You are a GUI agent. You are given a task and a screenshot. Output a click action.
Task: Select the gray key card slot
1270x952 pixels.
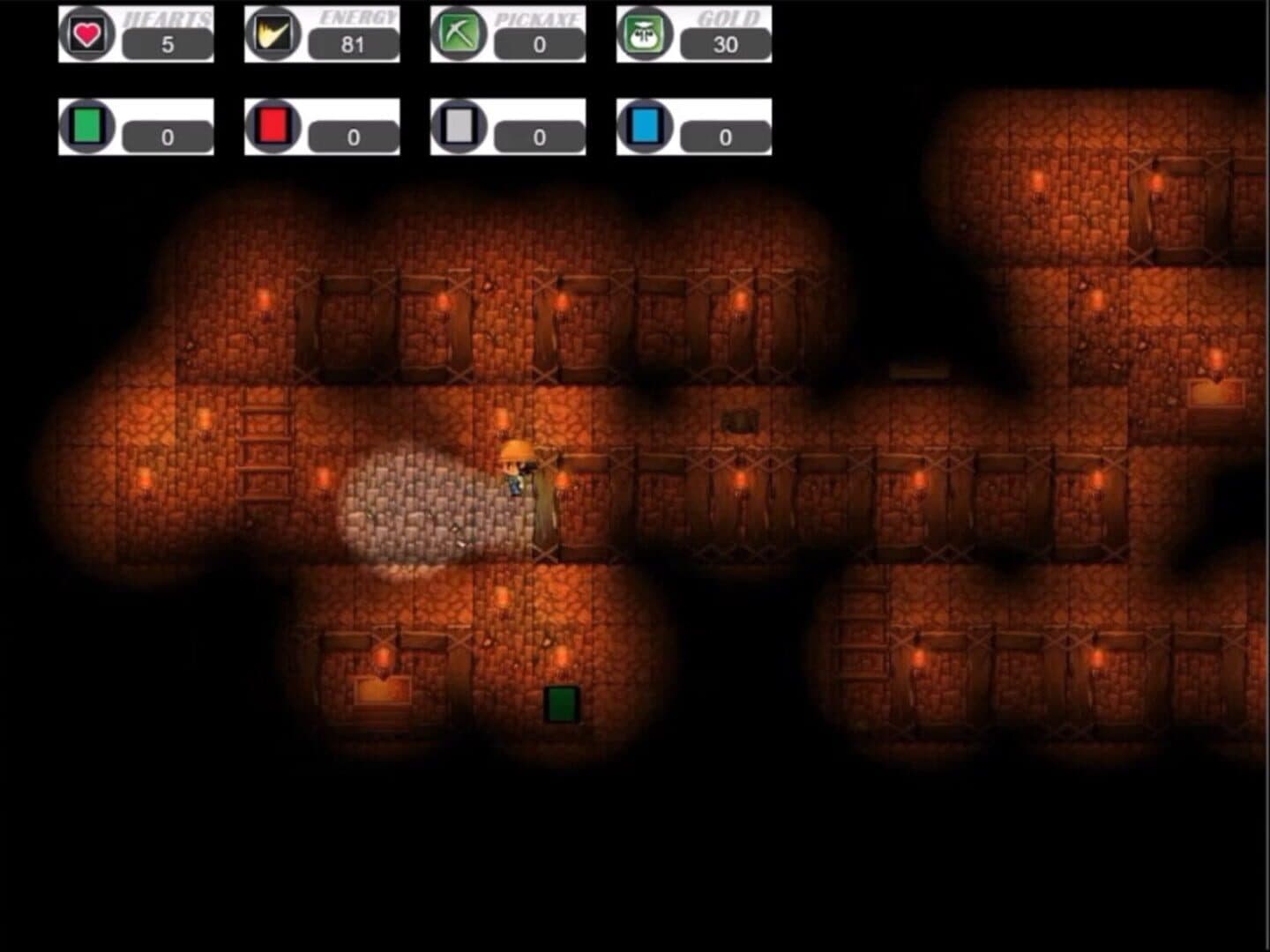pyautogui.click(x=459, y=127)
